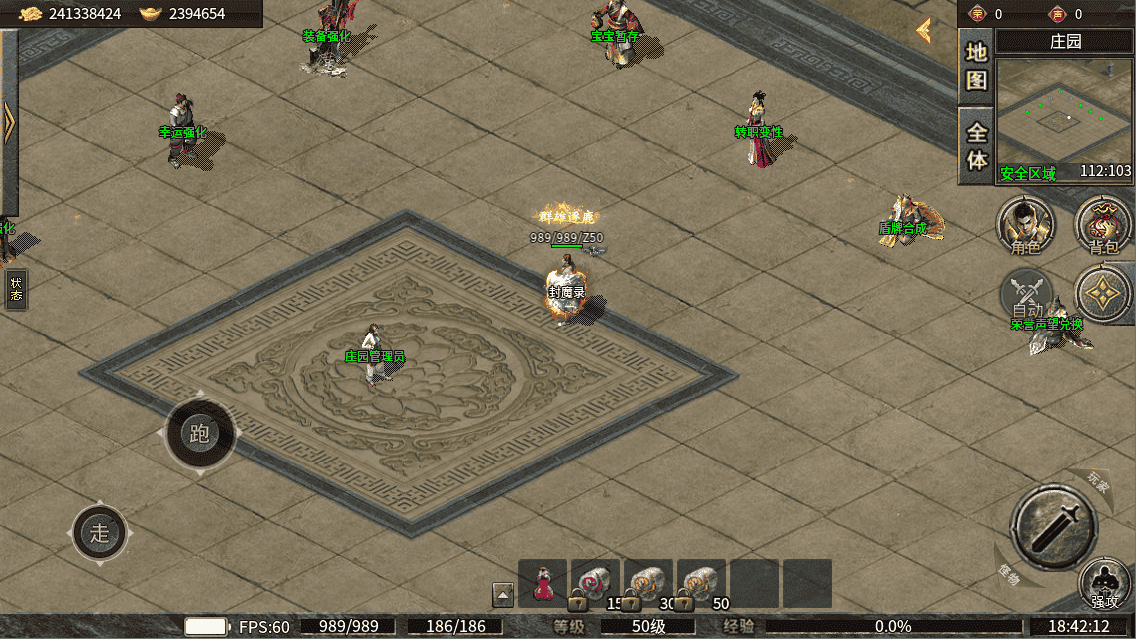Use the red potion hotbar slot

543,584
